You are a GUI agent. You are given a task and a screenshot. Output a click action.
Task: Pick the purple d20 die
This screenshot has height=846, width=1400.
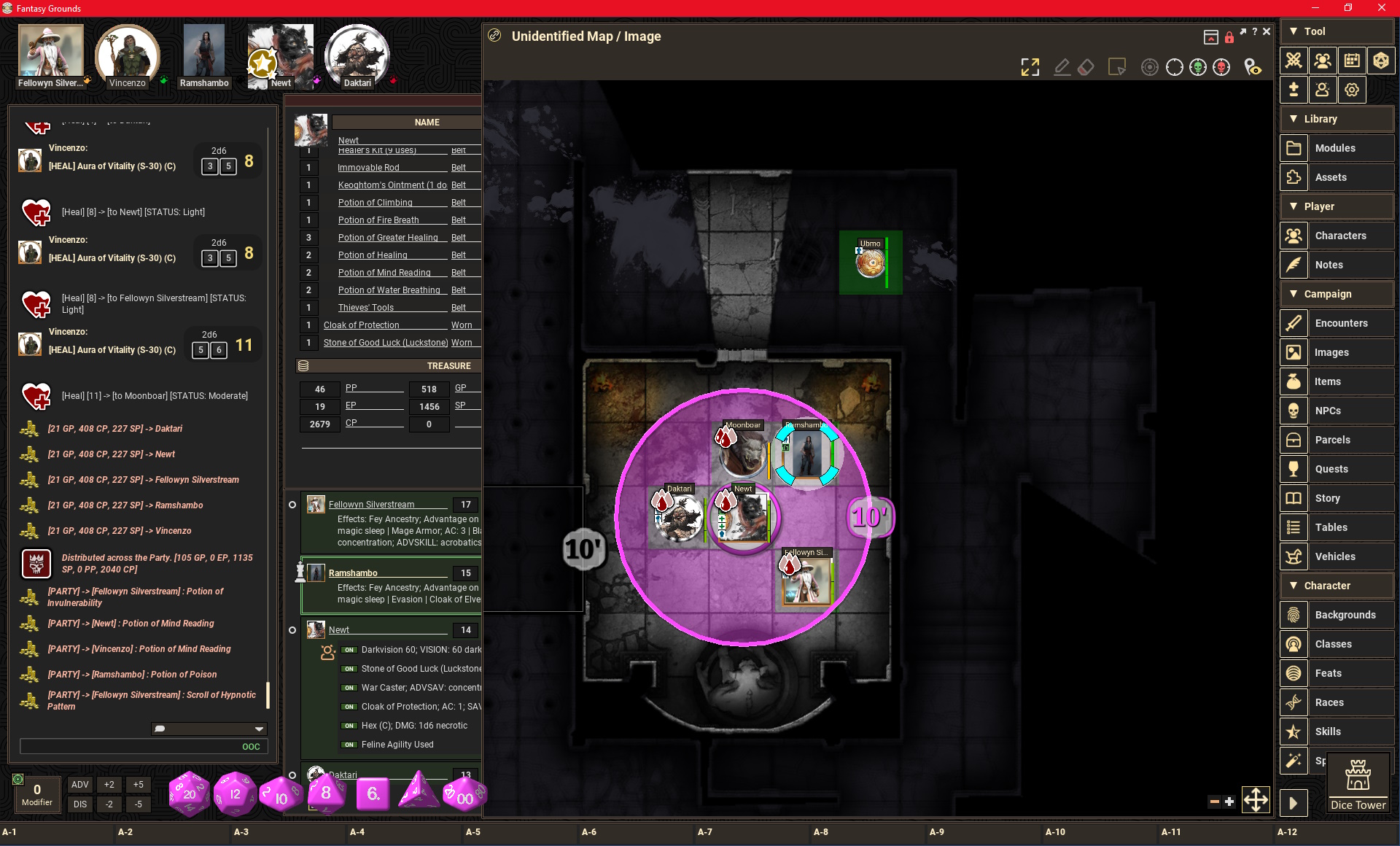point(189,793)
